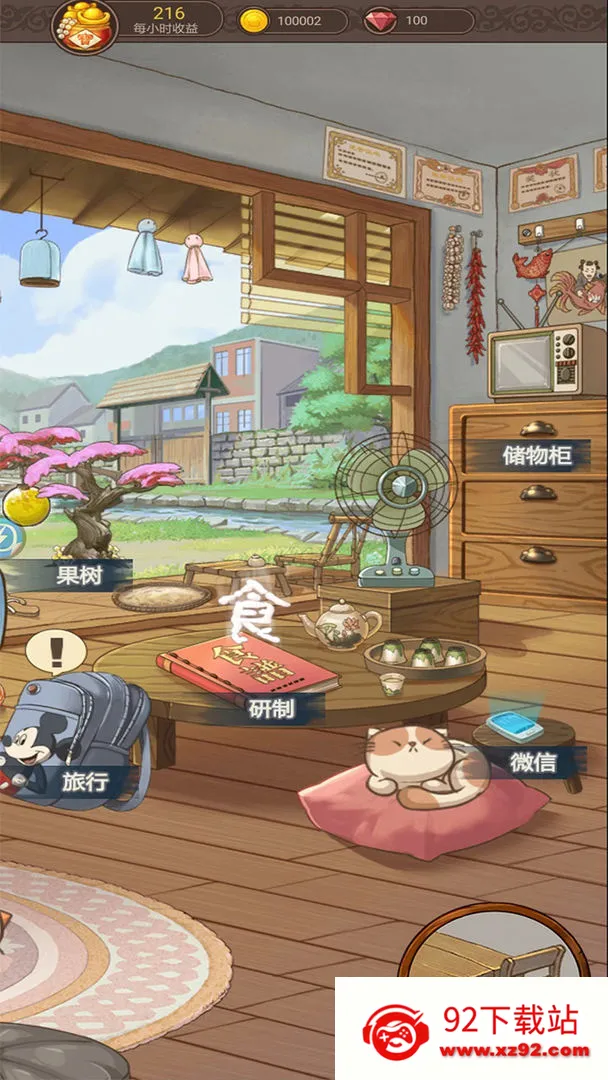This screenshot has width=608, height=1080.
Task: Open the 储物柜 storage cabinet label
Action: pyautogui.click(x=538, y=456)
